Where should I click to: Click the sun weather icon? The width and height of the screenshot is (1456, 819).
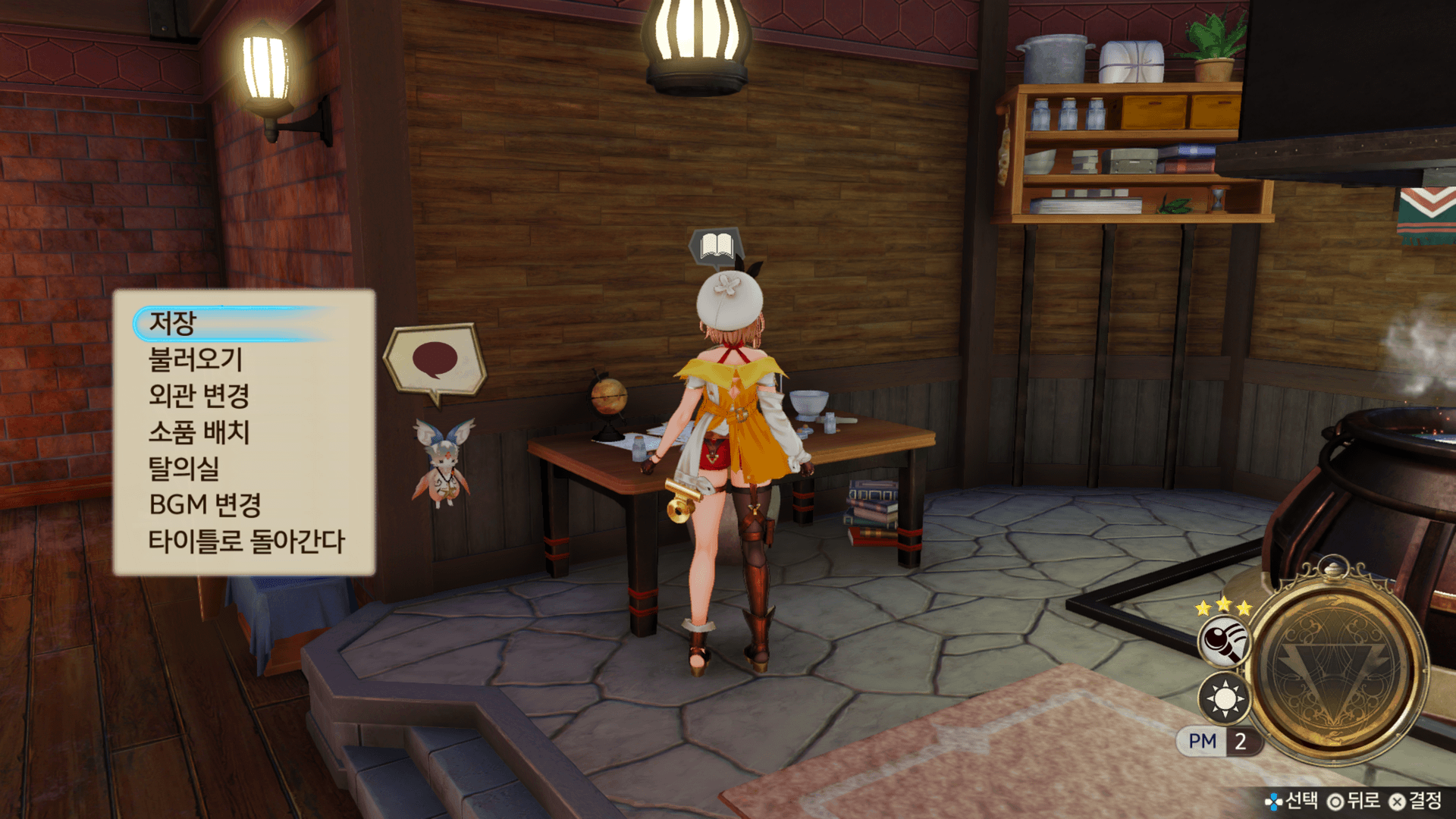click(1224, 698)
